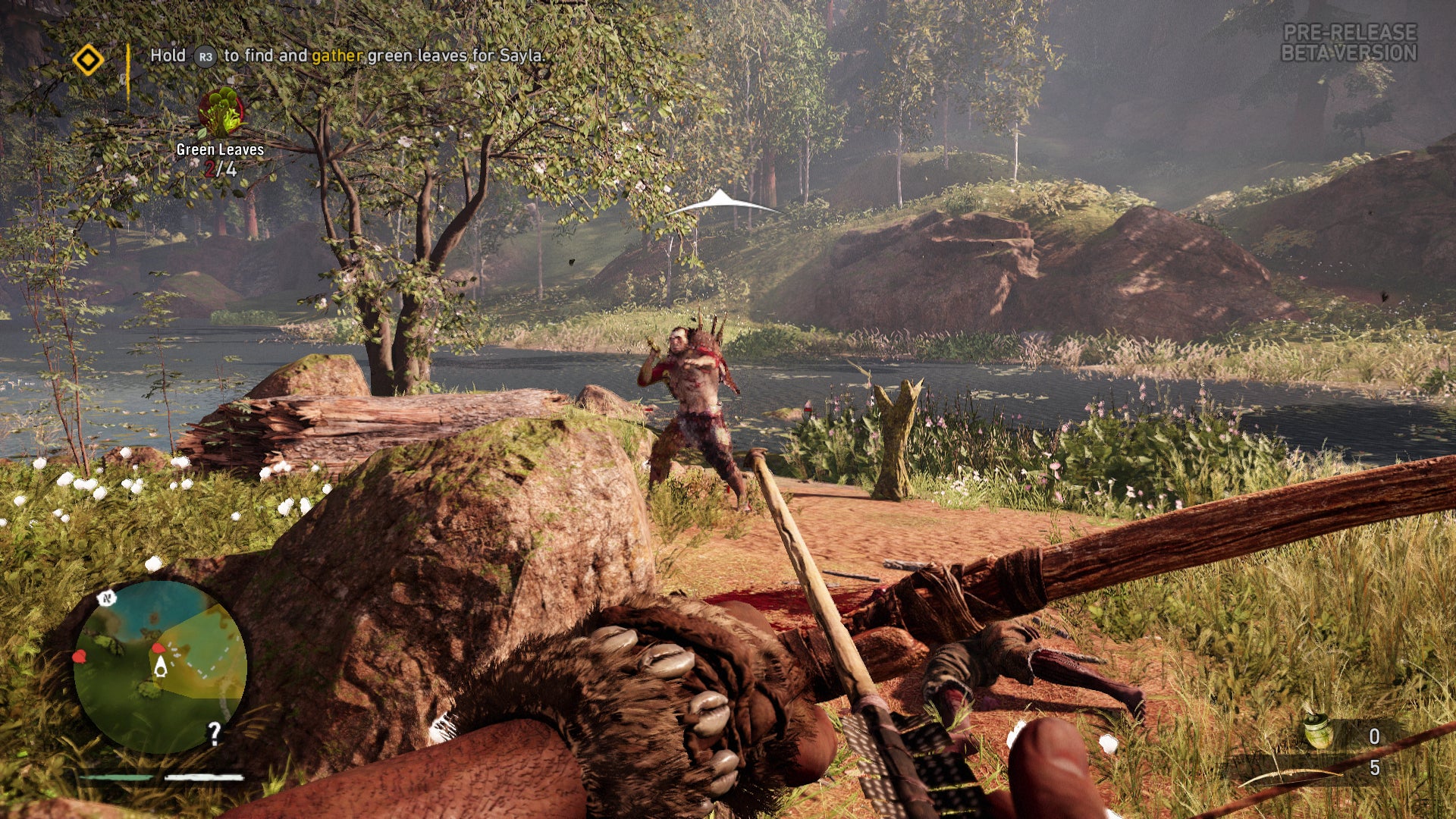
Task: Click the red leaf marker inside the minimap
Action: click(160, 648)
